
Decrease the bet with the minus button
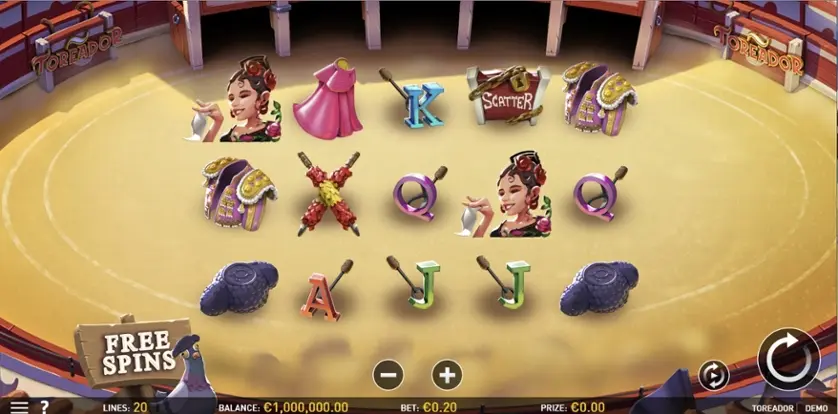[388, 375]
